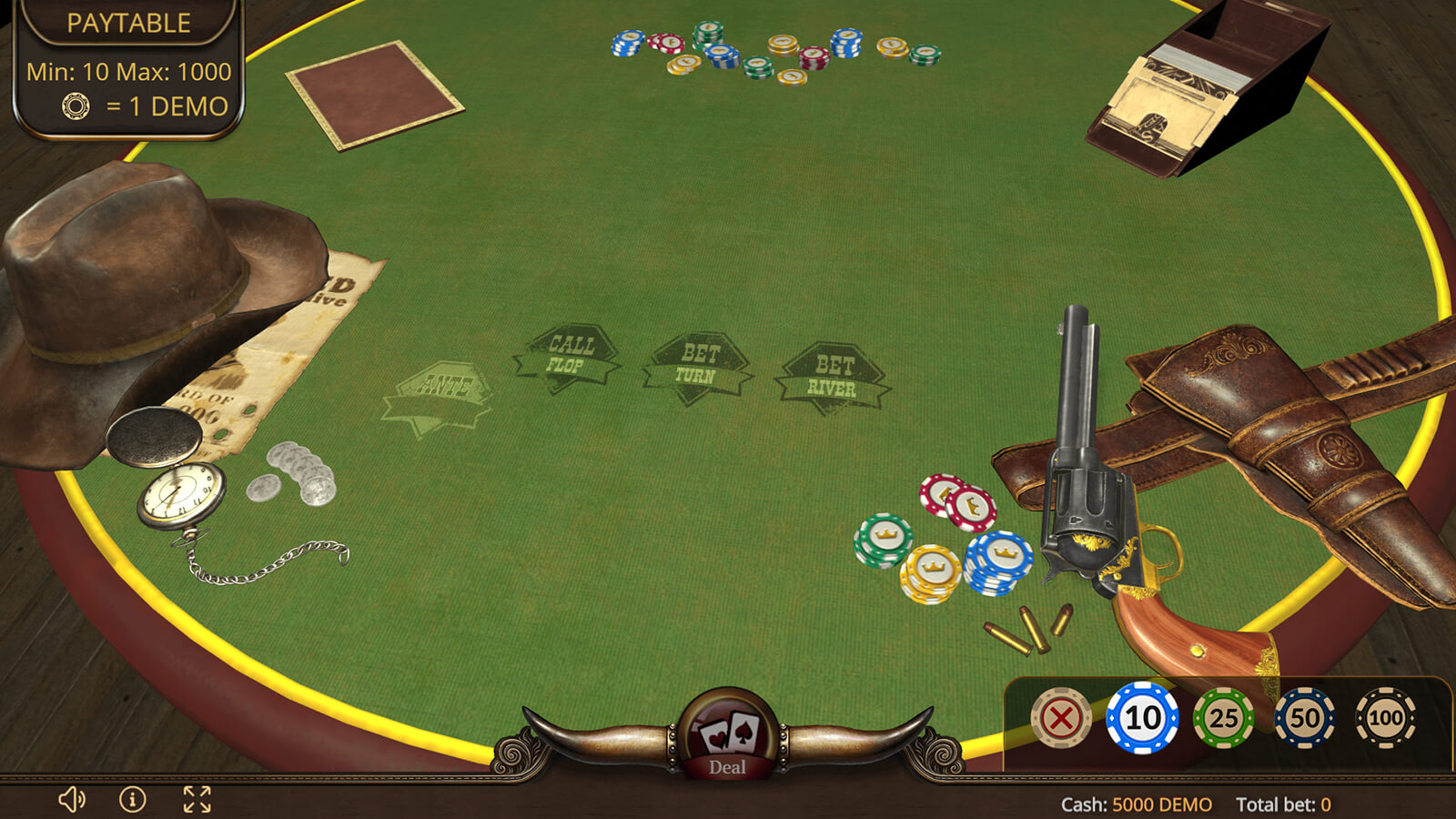Switch to fullscreen mode
1456x819 pixels.
tap(197, 800)
